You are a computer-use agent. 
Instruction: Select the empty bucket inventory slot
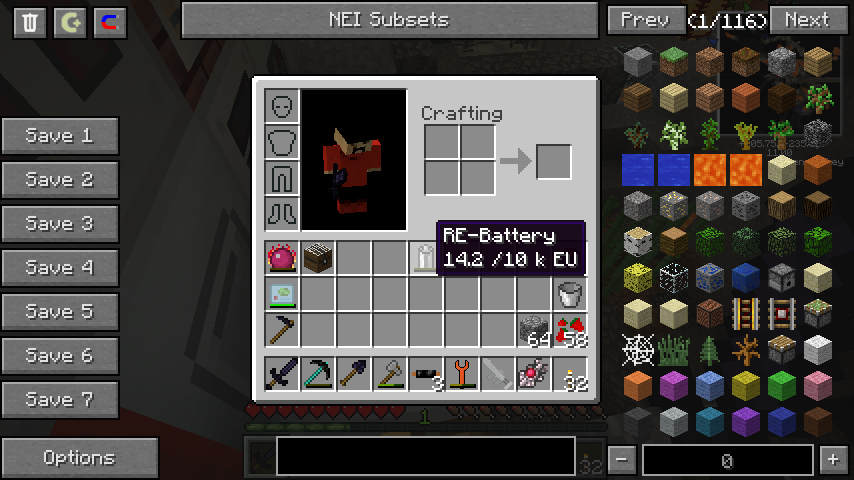pos(570,294)
